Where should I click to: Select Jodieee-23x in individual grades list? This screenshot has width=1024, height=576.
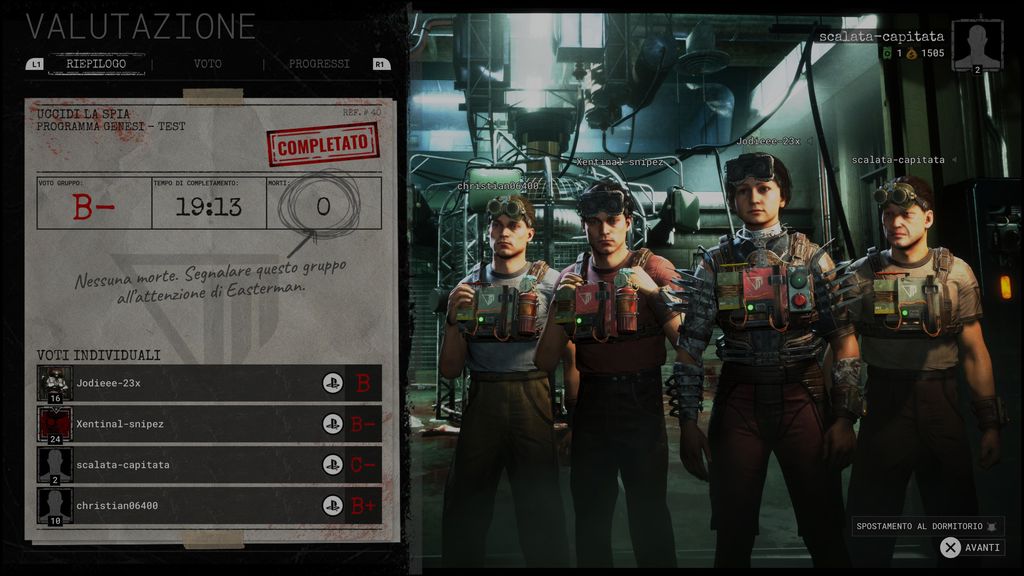point(209,383)
